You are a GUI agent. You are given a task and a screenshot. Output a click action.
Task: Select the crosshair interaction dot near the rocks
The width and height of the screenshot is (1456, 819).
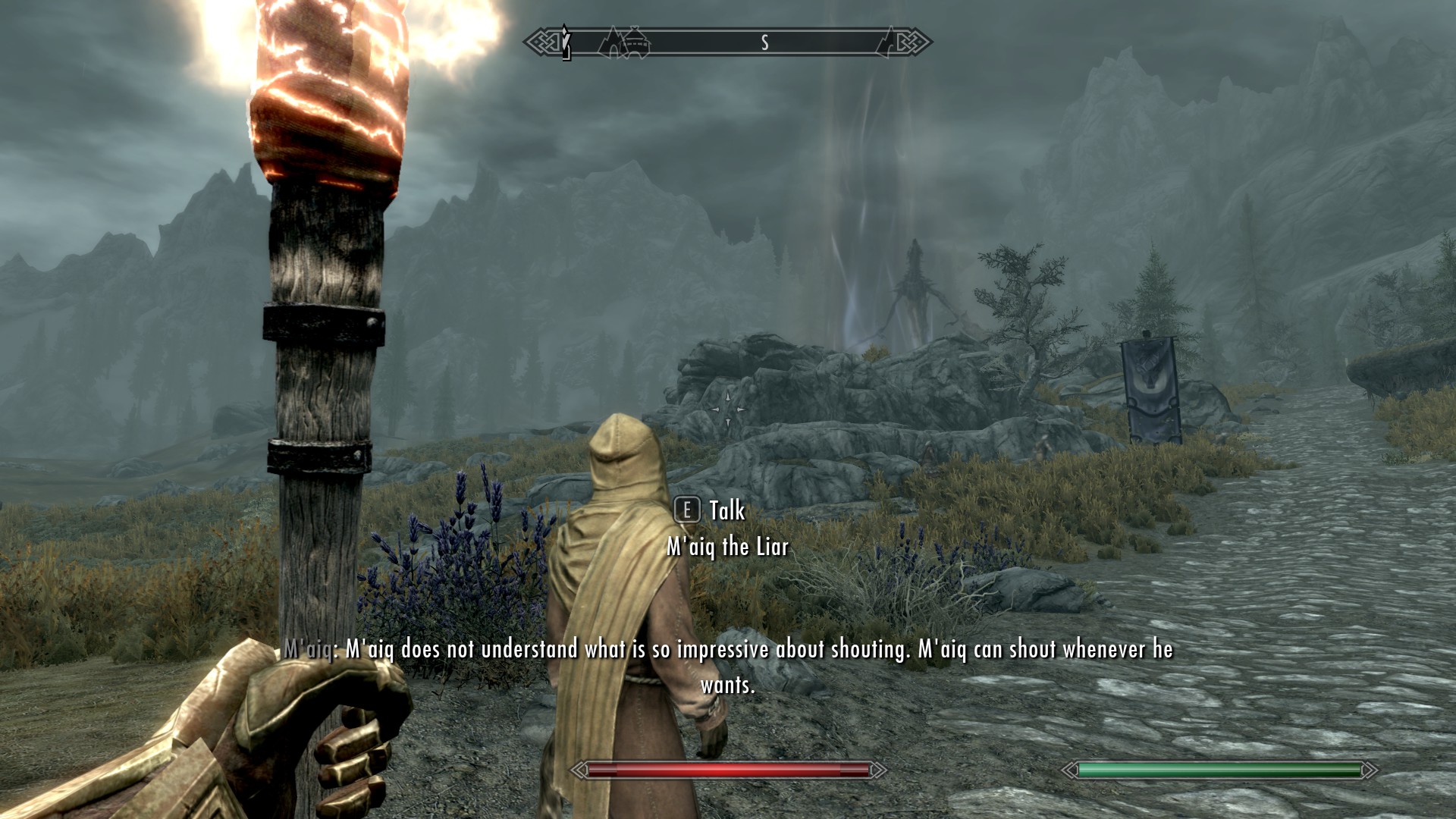tap(727, 410)
